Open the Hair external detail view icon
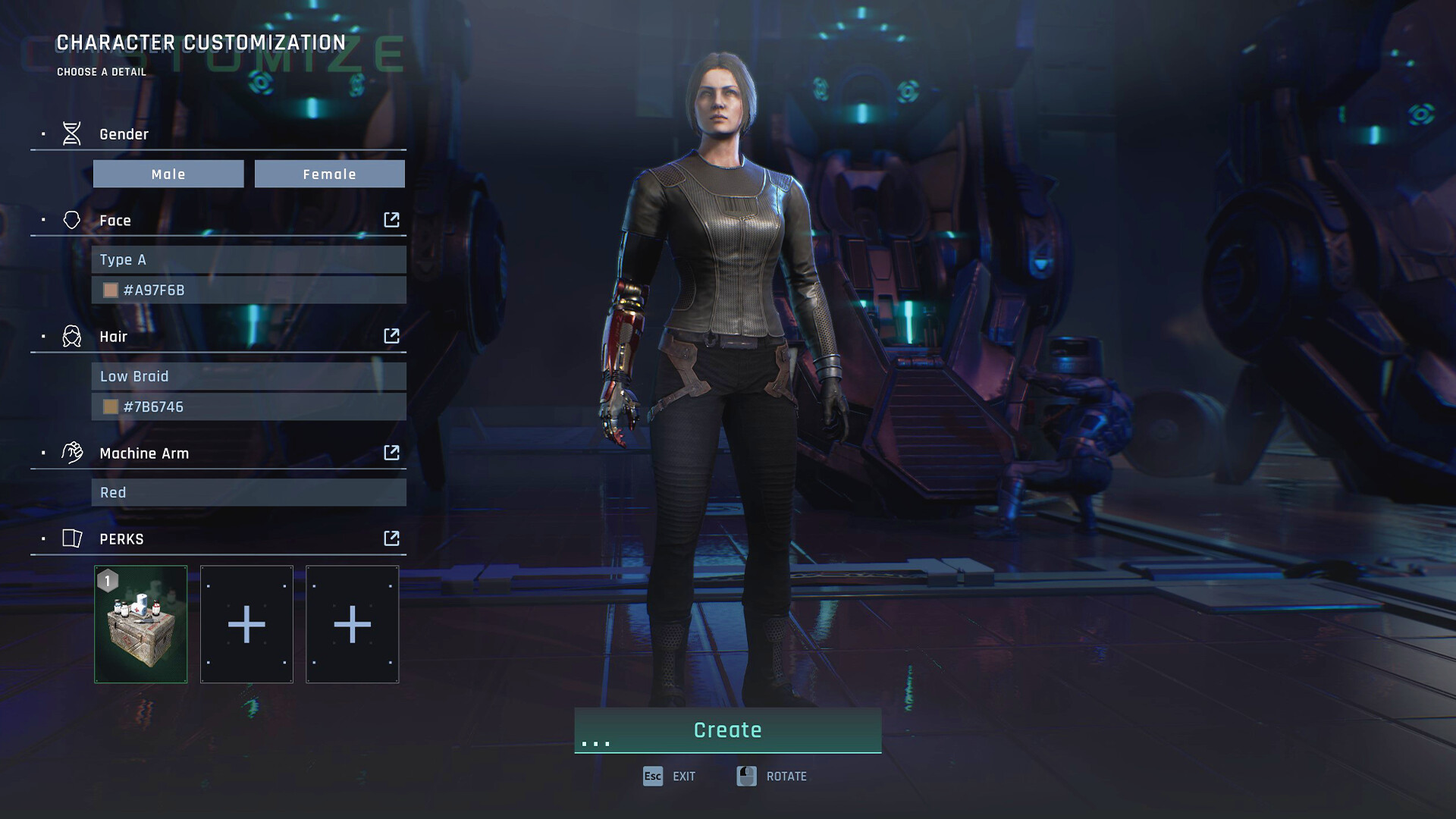The width and height of the screenshot is (1456, 819). coord(391,336)
